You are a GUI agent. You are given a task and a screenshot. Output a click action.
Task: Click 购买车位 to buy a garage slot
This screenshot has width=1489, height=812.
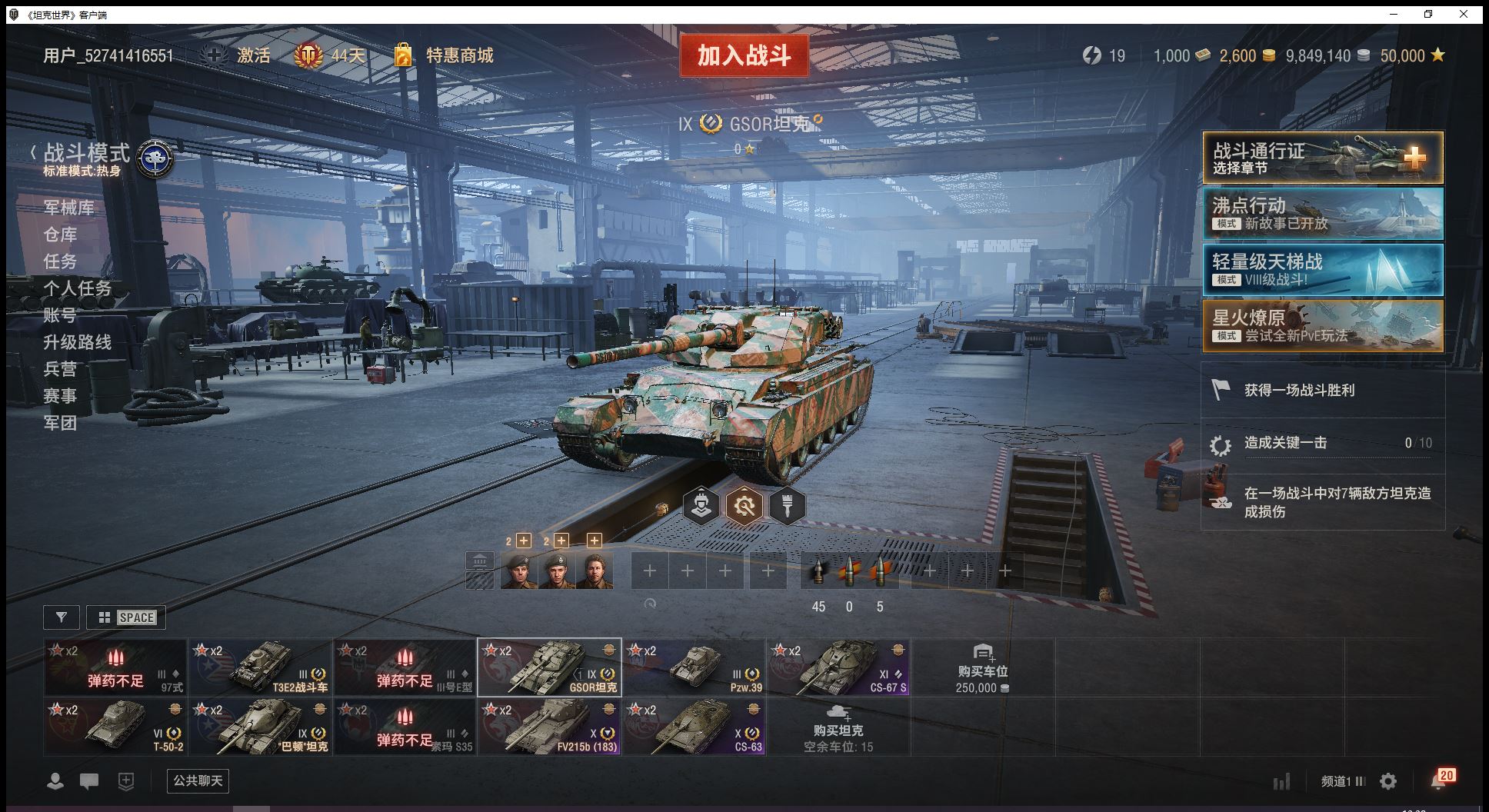click(x=982, y=667)
